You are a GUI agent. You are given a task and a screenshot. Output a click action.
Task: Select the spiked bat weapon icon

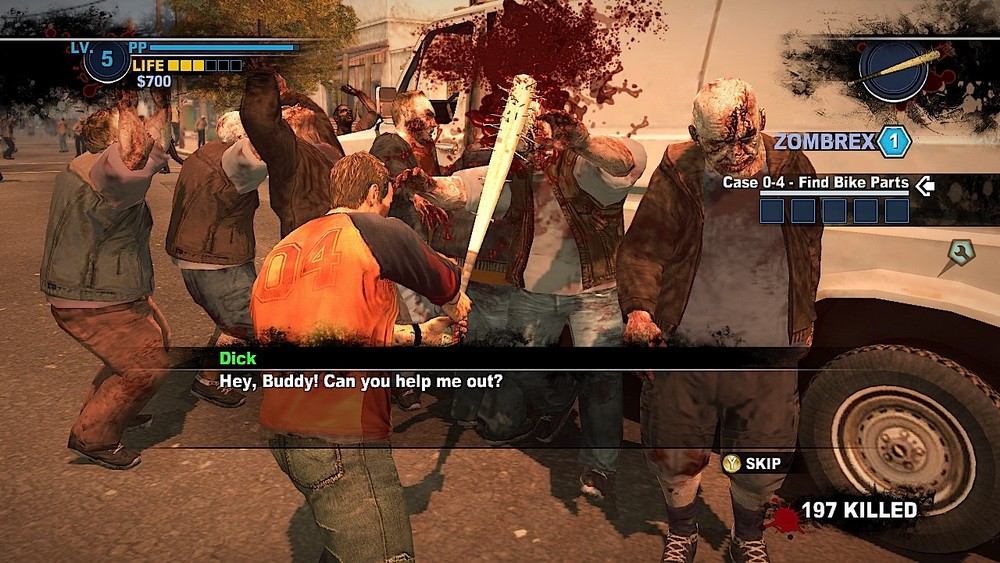point(892,70)
